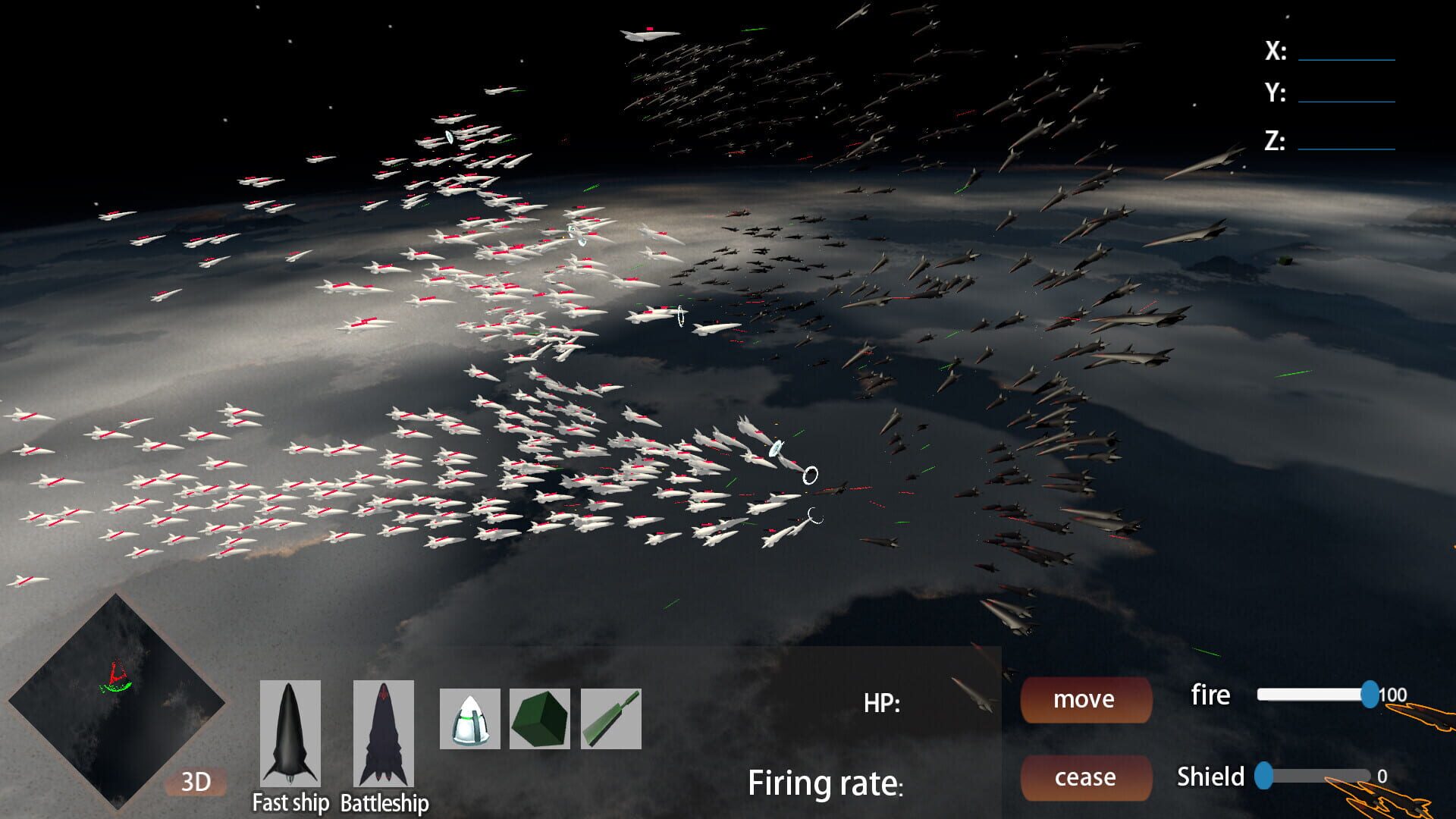Click the Shield slider handle
1456x819 pixels.
tap(1263, 775)
